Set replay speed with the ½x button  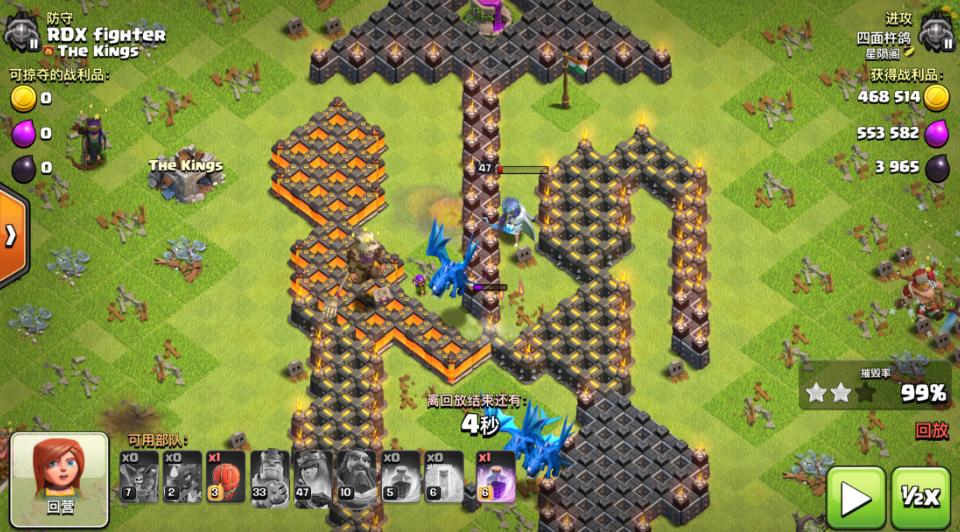(921, 497)
